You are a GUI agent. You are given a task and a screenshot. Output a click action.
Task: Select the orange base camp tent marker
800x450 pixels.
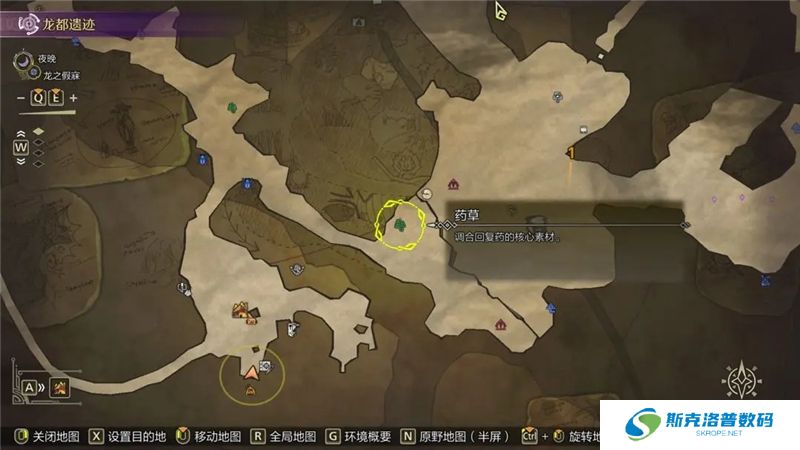click(242, 312)
